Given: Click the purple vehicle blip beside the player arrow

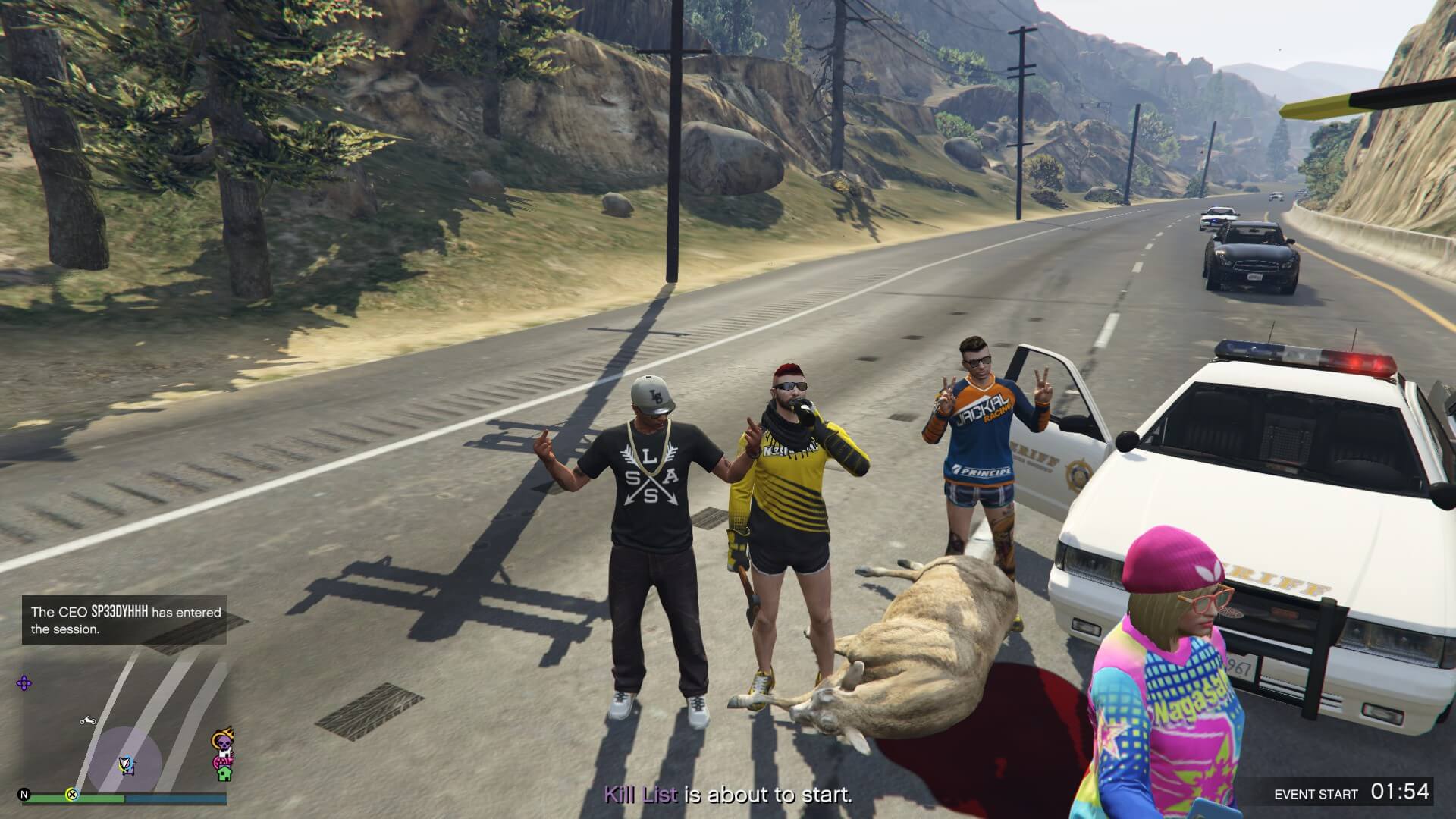Looking at the screenshot, I should point(130,770).
